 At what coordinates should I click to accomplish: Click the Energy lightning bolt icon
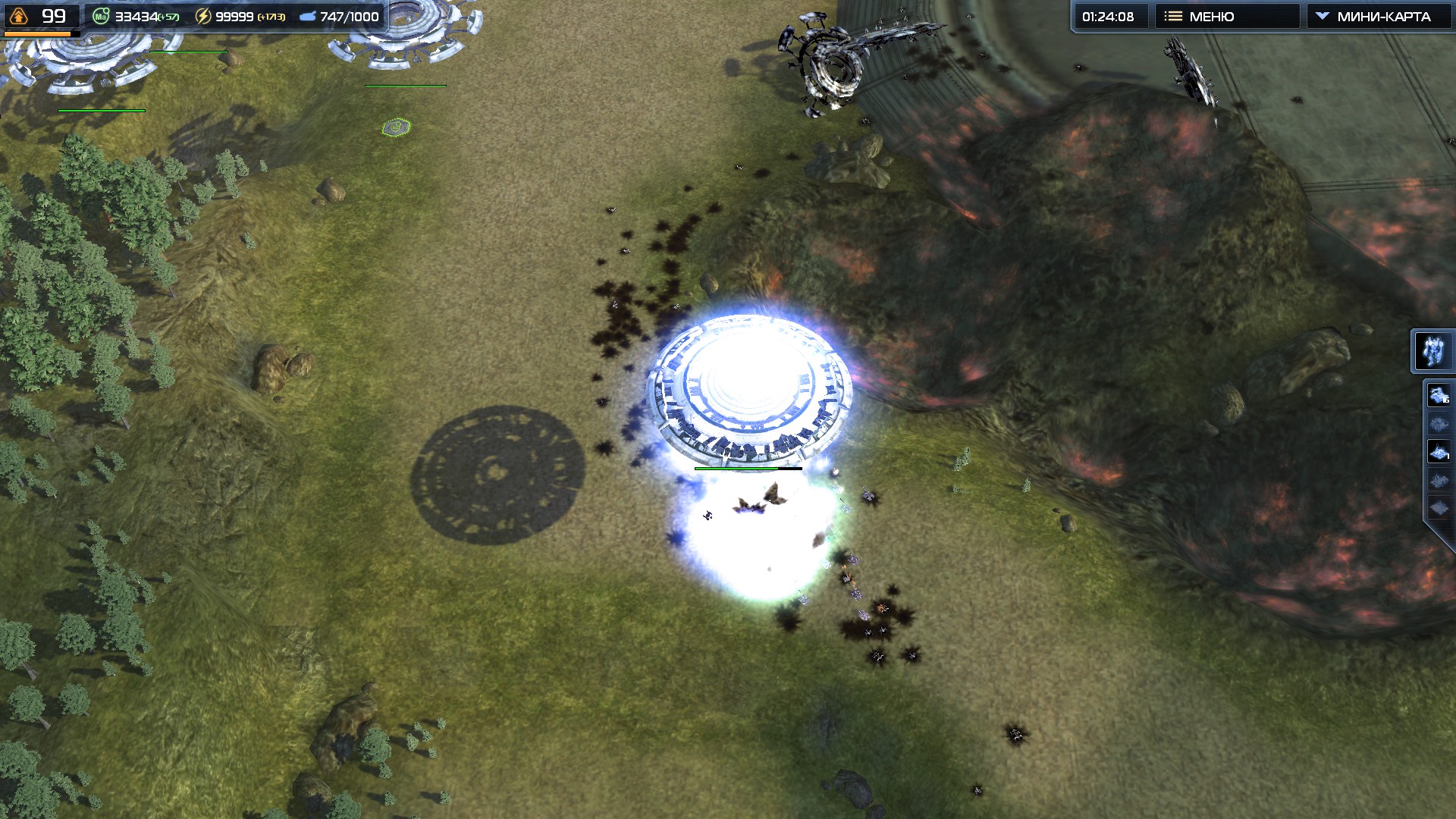coord(202,16)
